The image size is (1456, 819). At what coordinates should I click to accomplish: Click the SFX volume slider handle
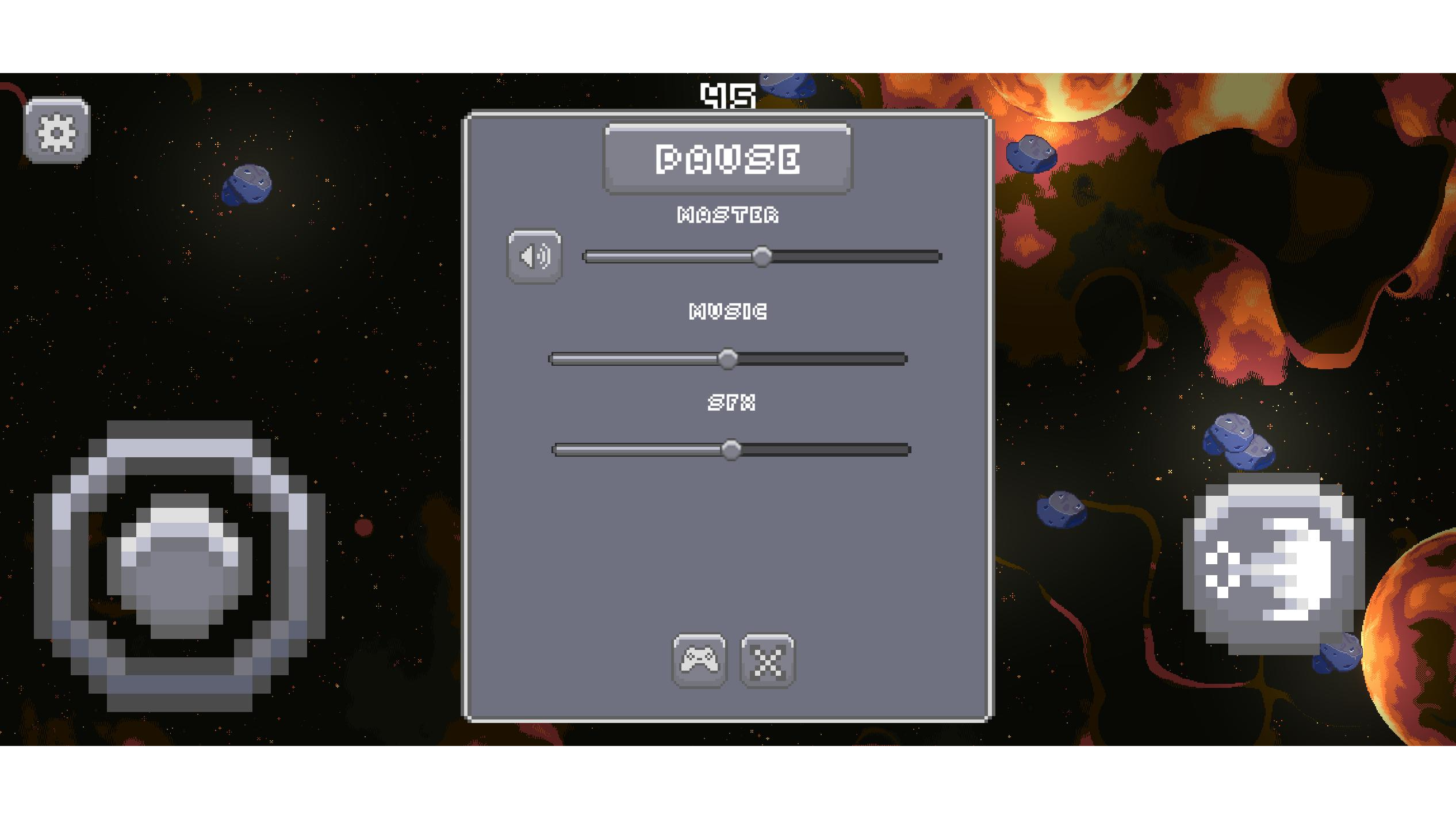(x=731, y=451)
